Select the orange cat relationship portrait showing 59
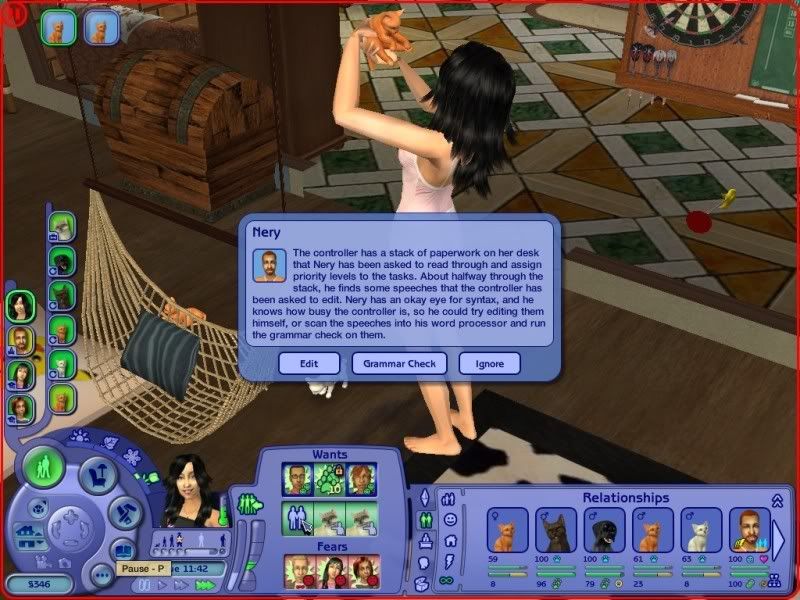The height and width of the screenshot is (600, 800). click(x=508, y=529)
